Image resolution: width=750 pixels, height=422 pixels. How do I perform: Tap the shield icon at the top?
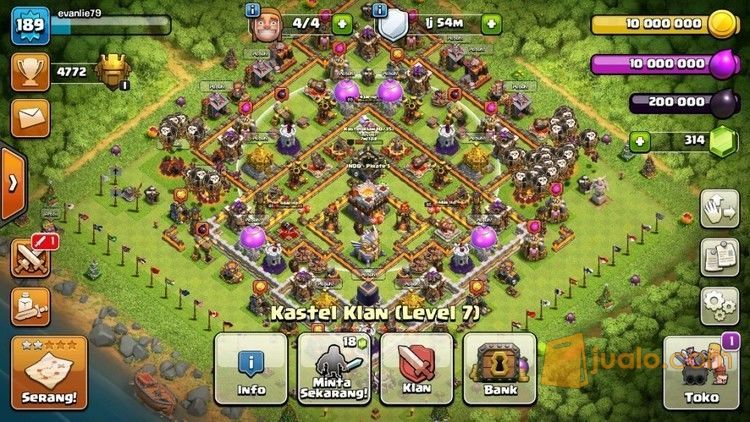tap(393, 23)
